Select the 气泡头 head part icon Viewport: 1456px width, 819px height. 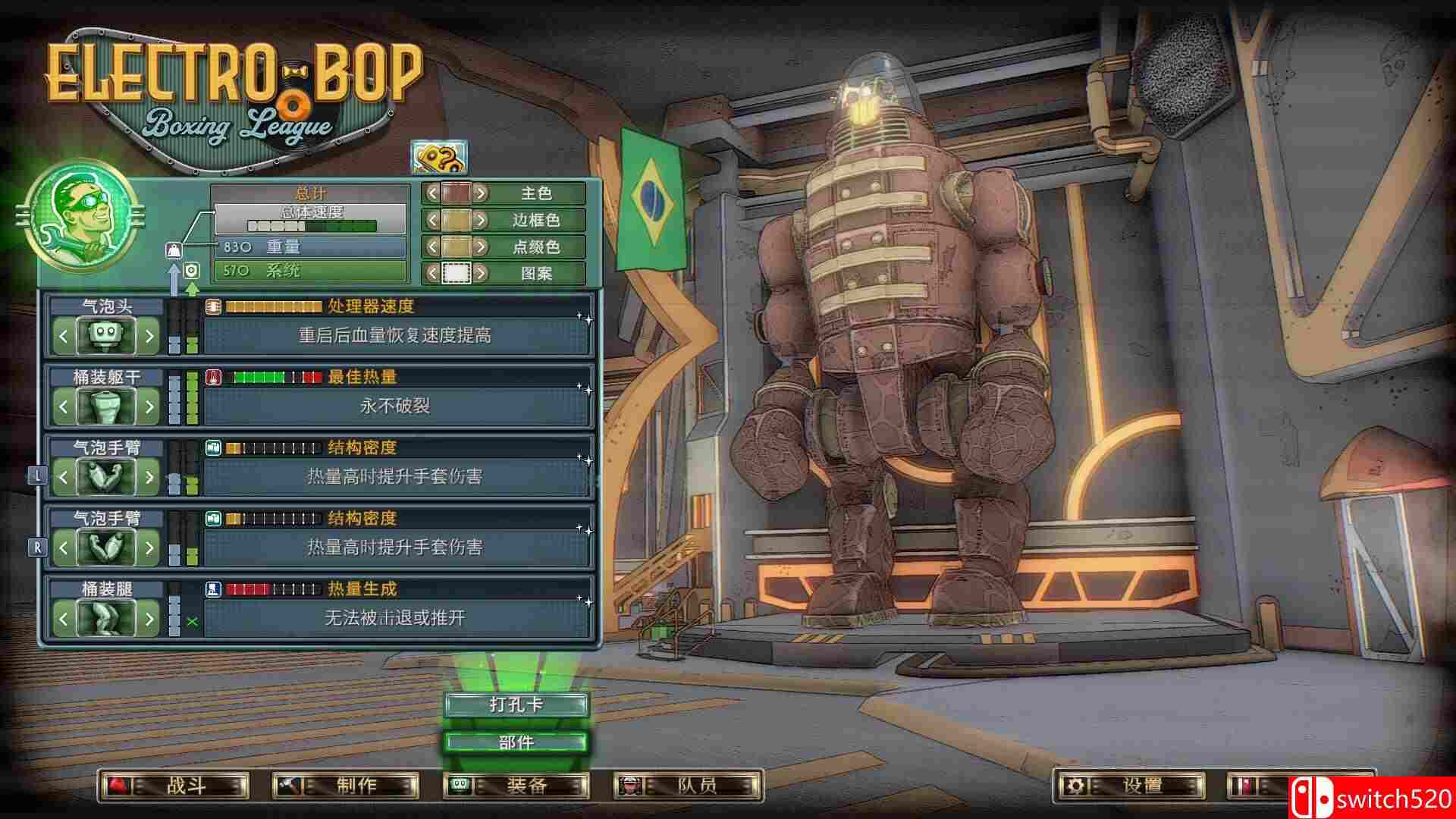pyautogui.click(x=106, y=336)
